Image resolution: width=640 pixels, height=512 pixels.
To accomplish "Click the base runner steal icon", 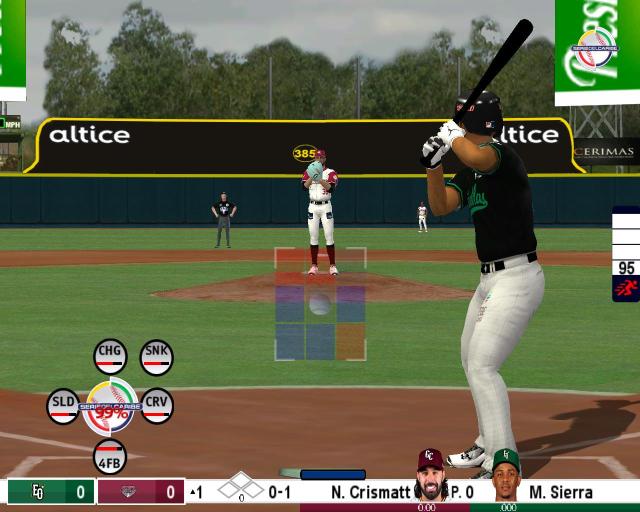I will (x=626, y=289).
